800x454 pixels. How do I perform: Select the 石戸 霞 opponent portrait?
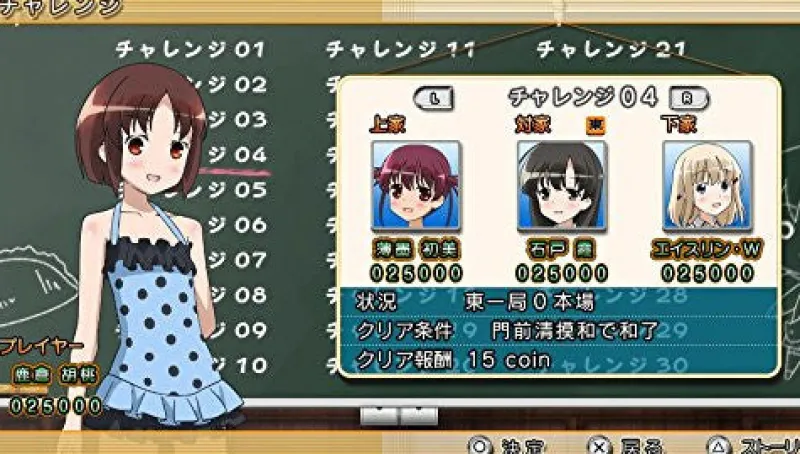coord(562,185)
